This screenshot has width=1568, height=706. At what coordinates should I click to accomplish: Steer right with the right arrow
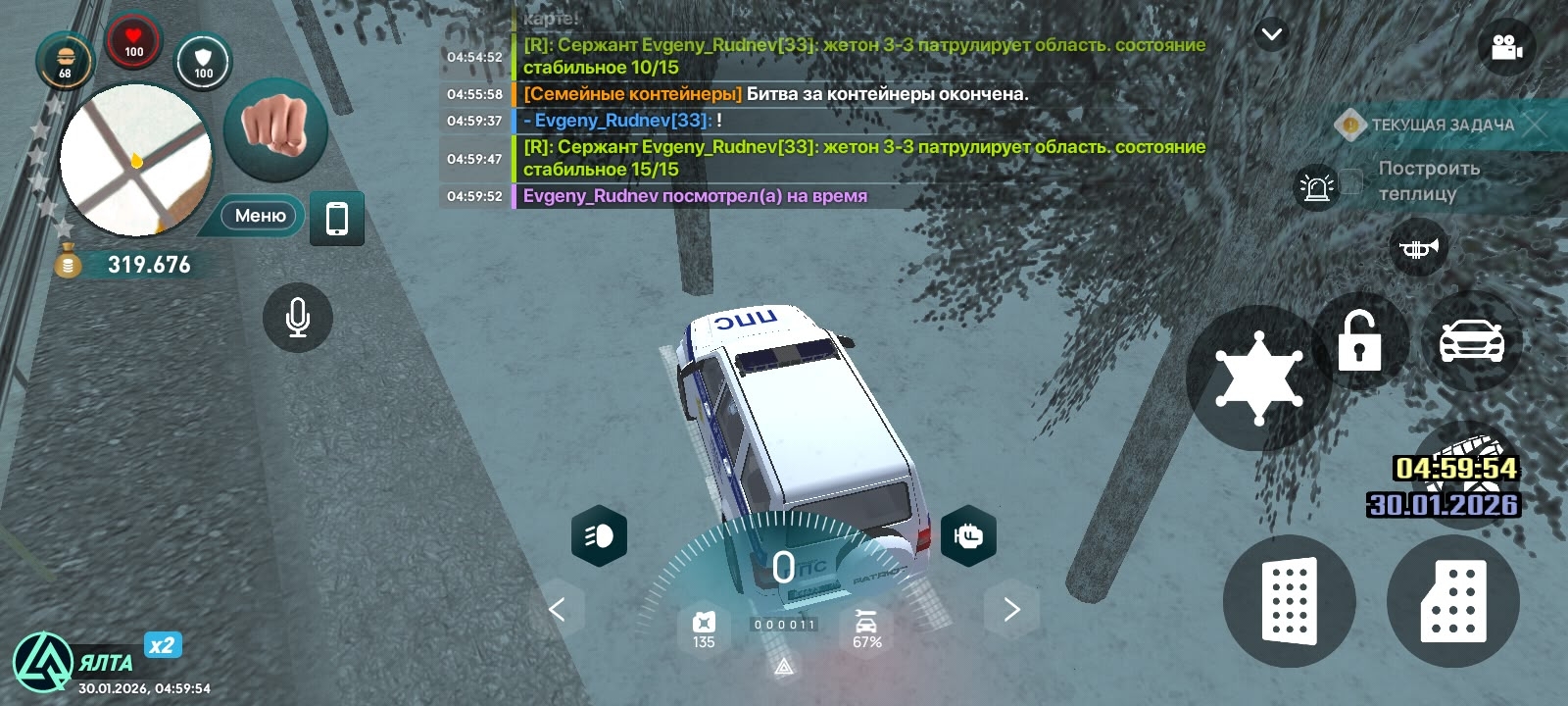1011,610
